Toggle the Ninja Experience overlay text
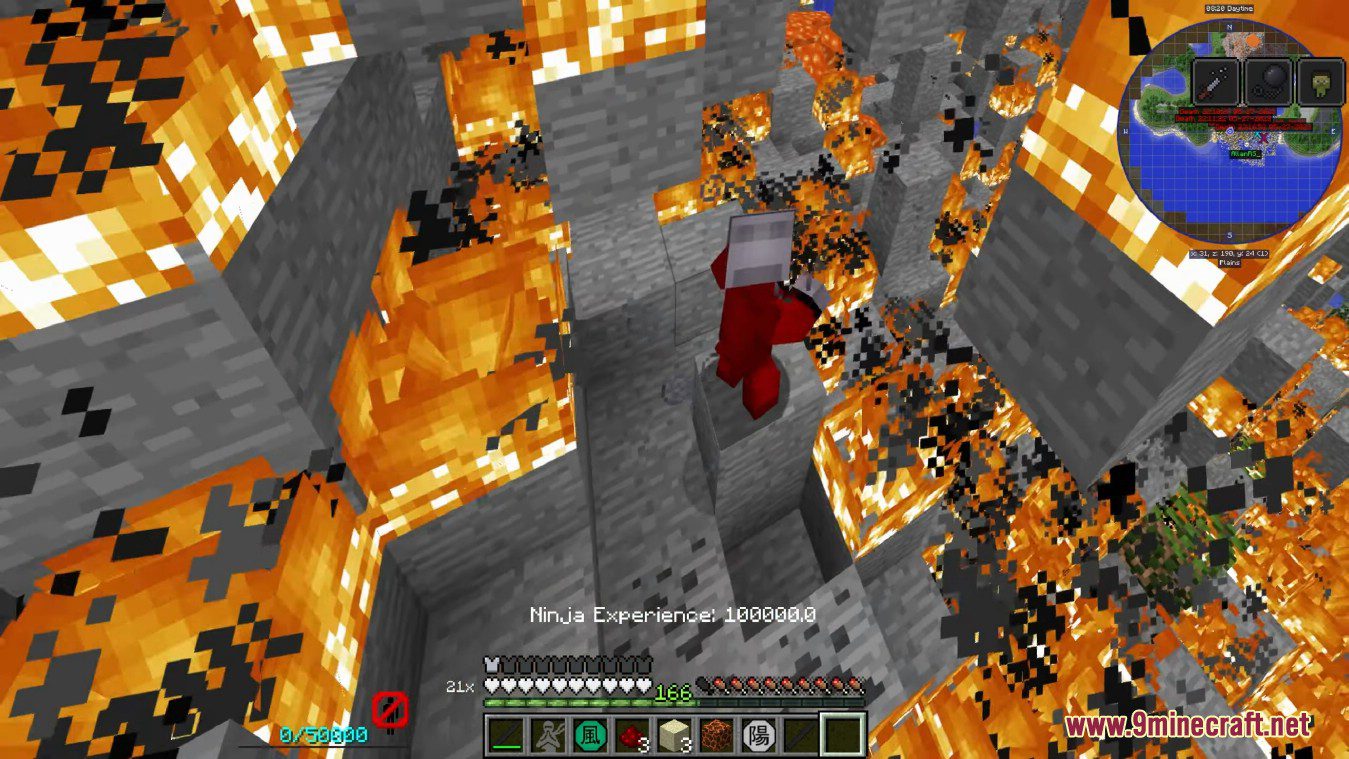The image size is (1349, 759). pos(672,615)
